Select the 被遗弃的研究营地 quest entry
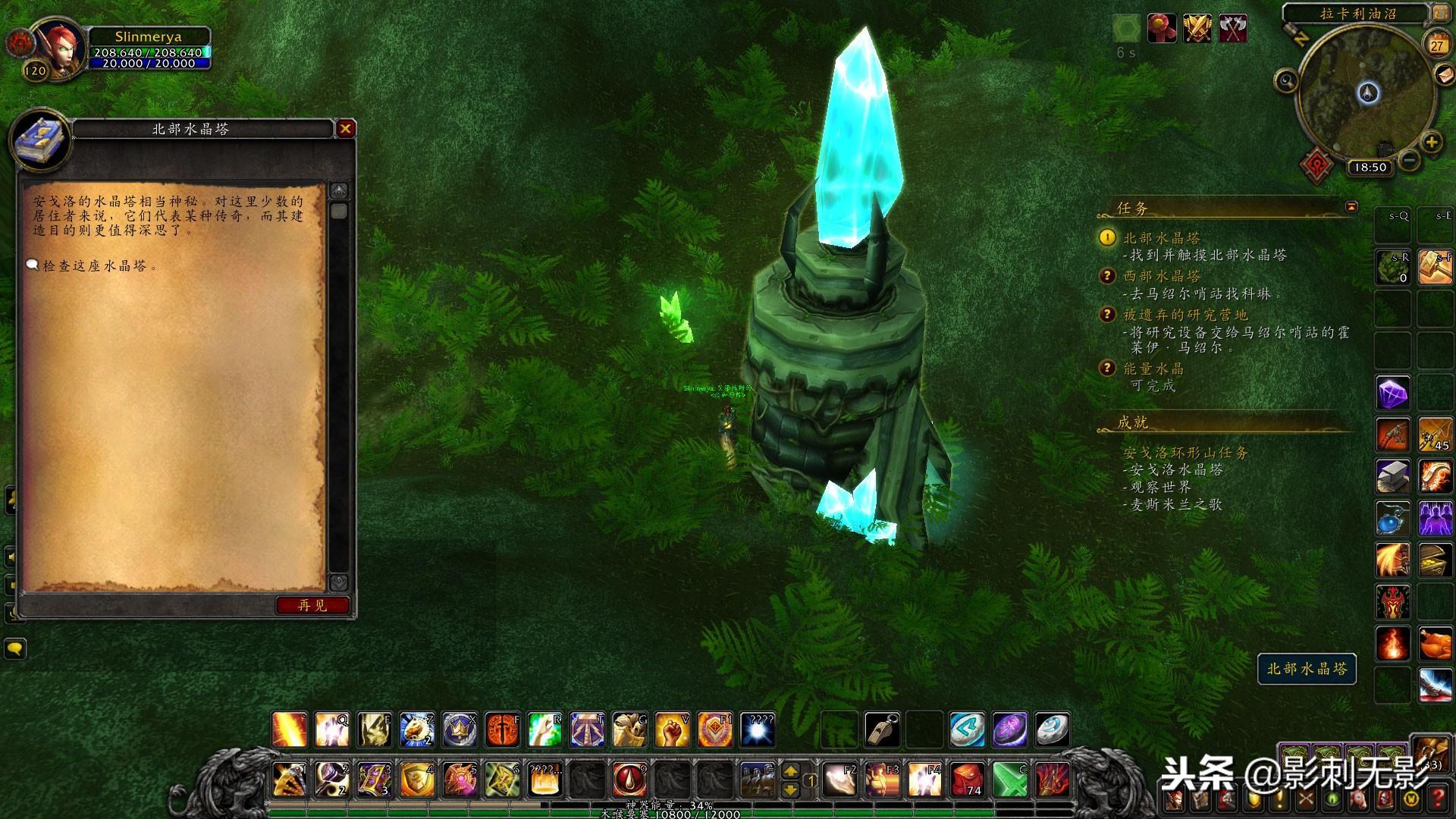The width and height of the screenshot is (1456, 819). tap(1185, 315)
